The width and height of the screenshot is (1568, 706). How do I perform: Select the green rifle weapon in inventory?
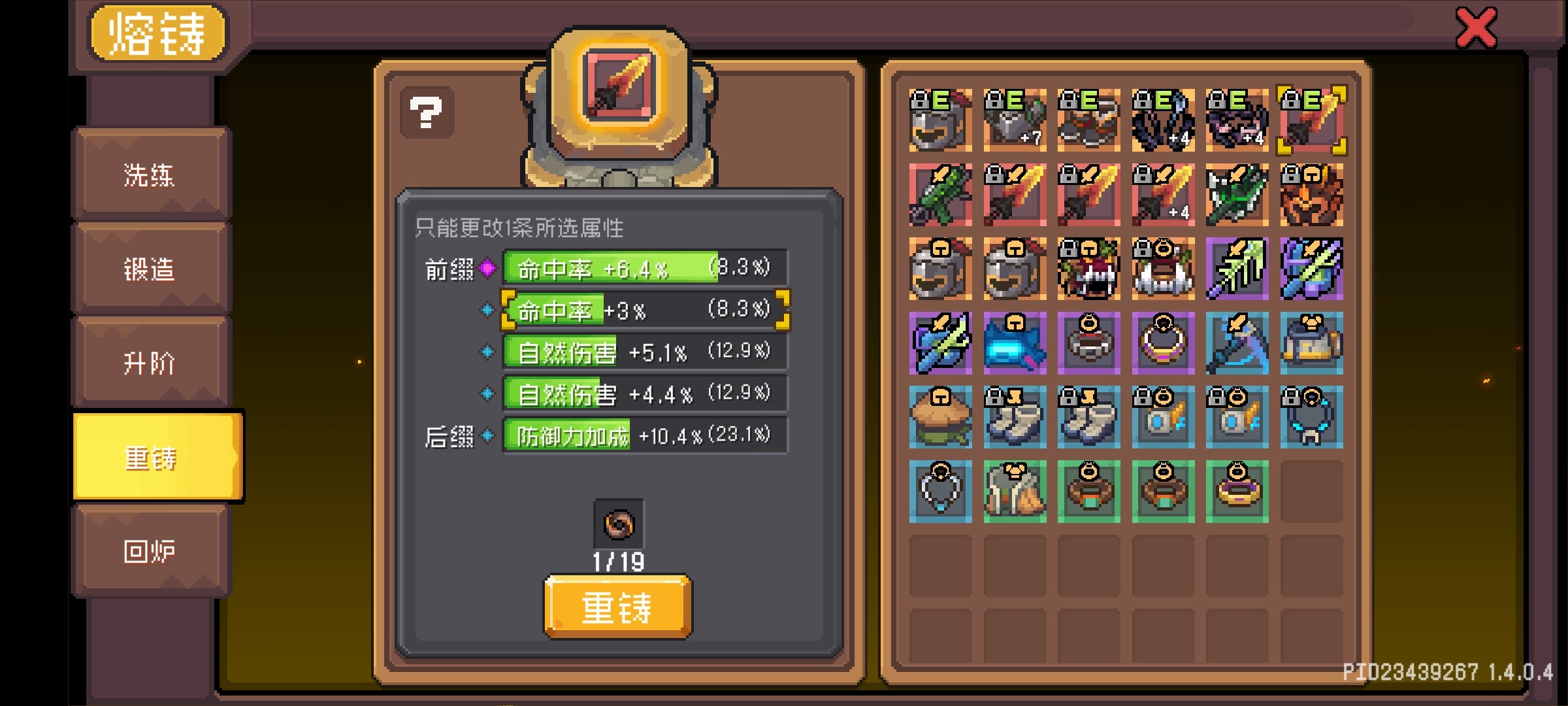tap(941, 195)
